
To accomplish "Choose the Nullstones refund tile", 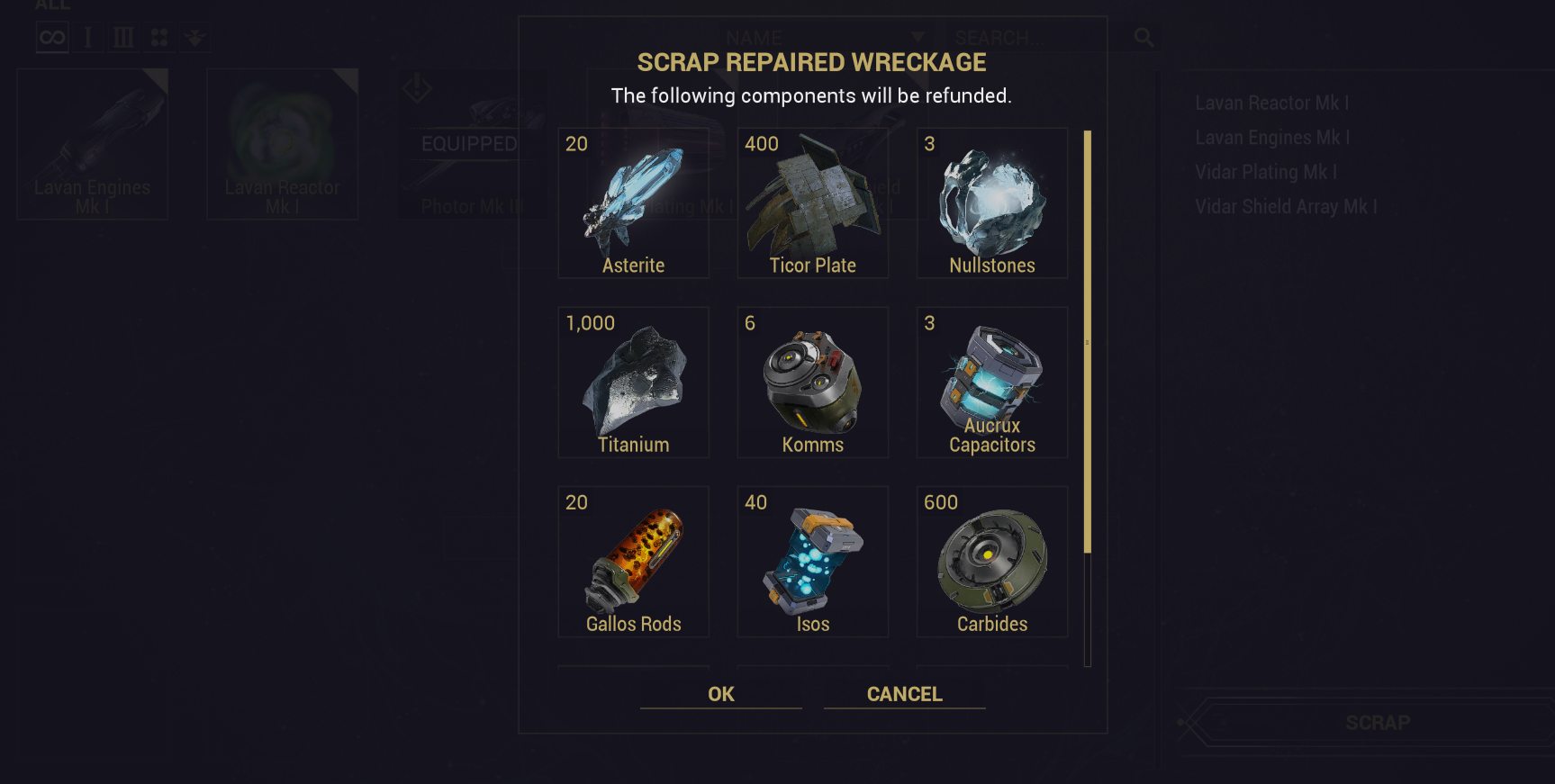I will (x=992, y=203).
